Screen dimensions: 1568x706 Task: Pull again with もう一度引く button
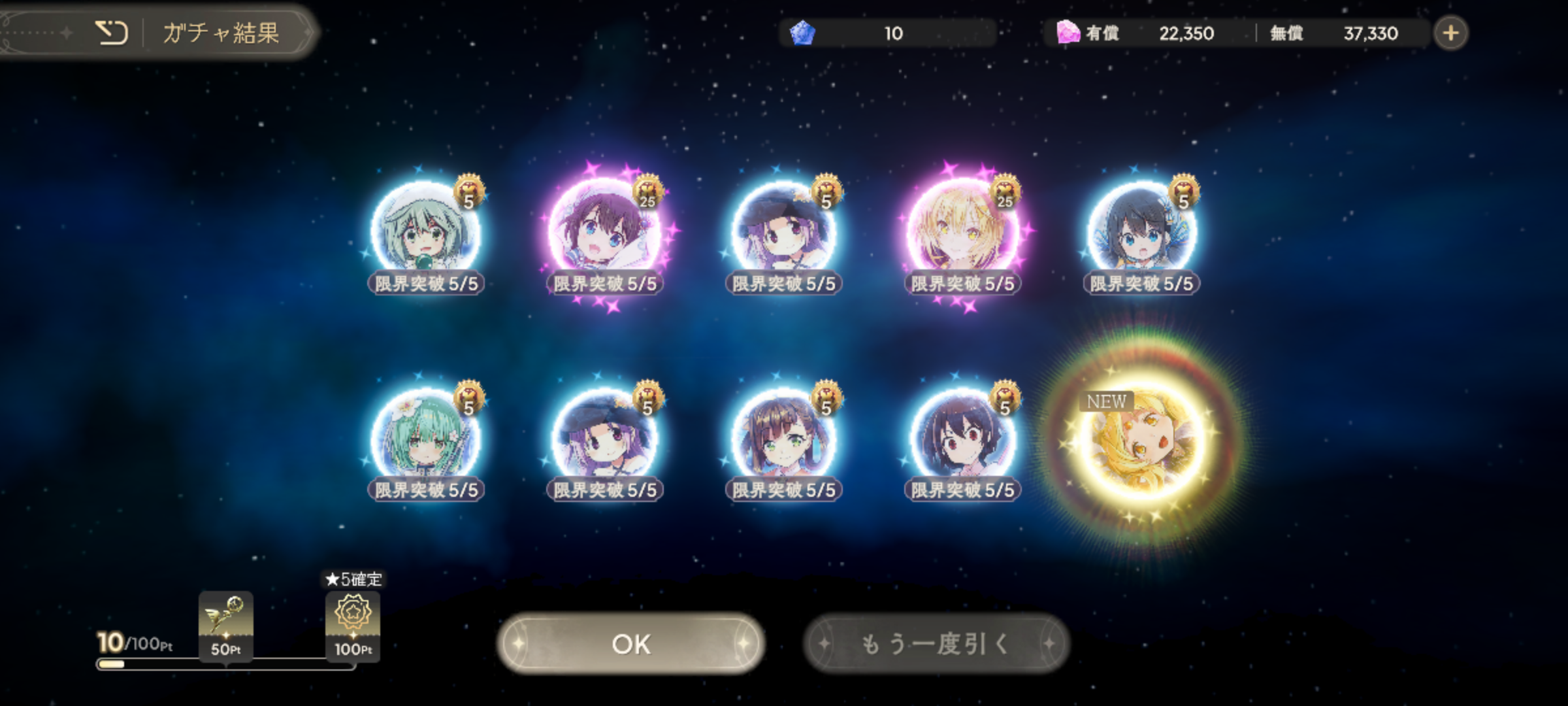(936, 644)
